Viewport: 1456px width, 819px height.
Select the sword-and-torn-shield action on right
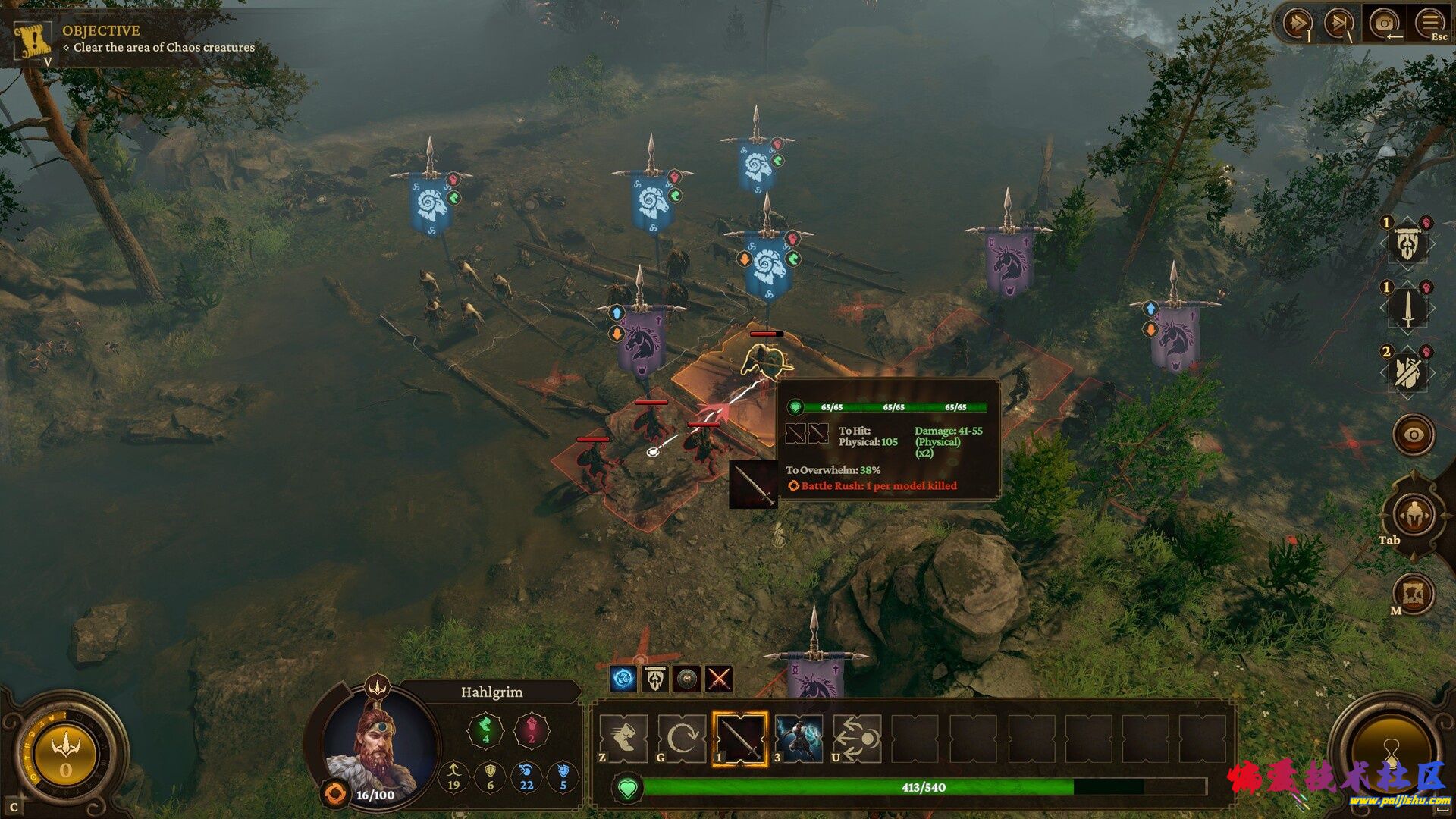pyautogui.click(x=1407, y=372)
